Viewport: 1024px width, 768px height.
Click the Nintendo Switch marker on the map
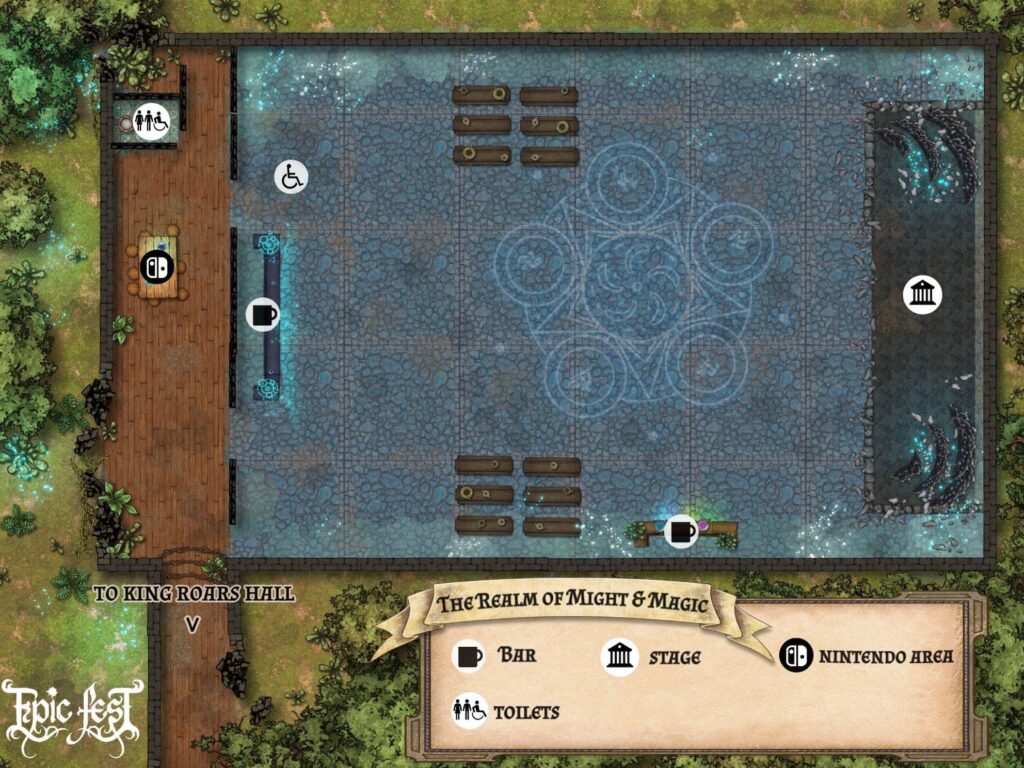pyautogui.click(x=157, y=267)
